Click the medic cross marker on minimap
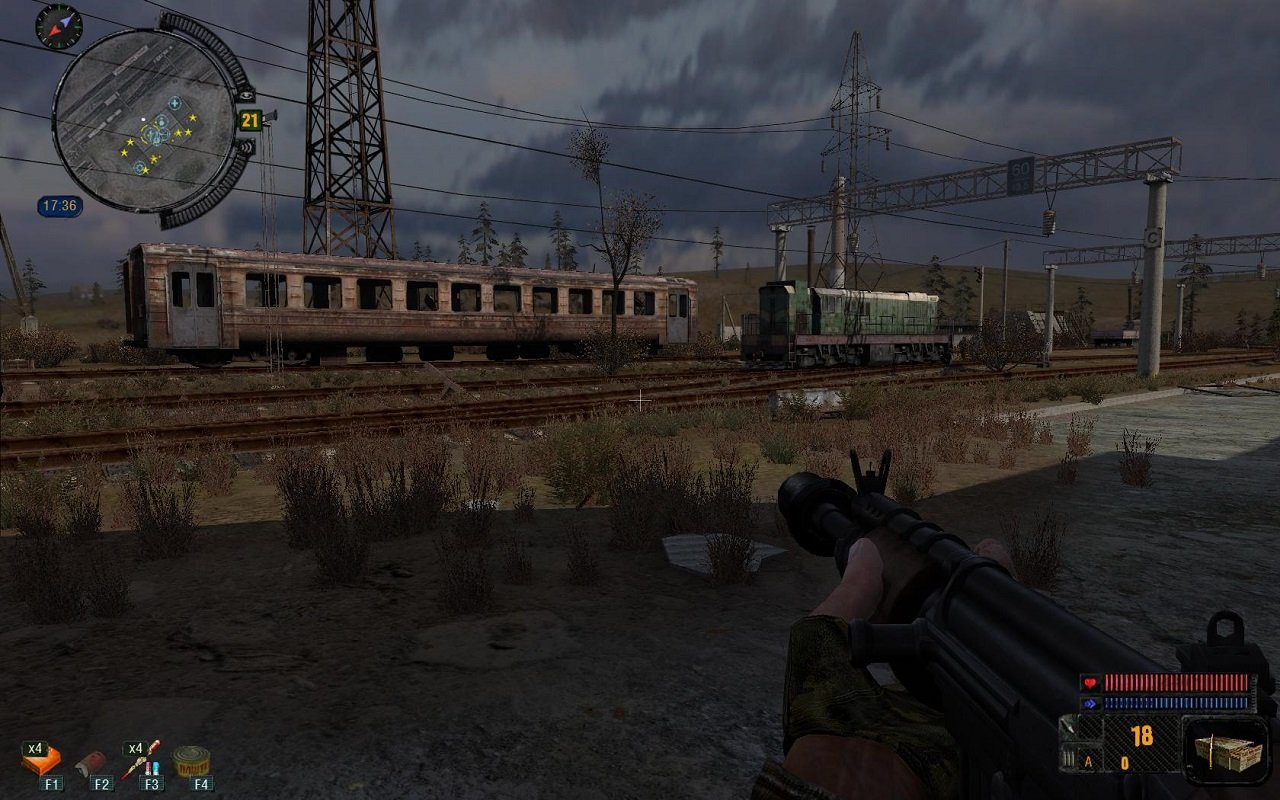This screenshot has width=1280, height=800. coord(174,103)
